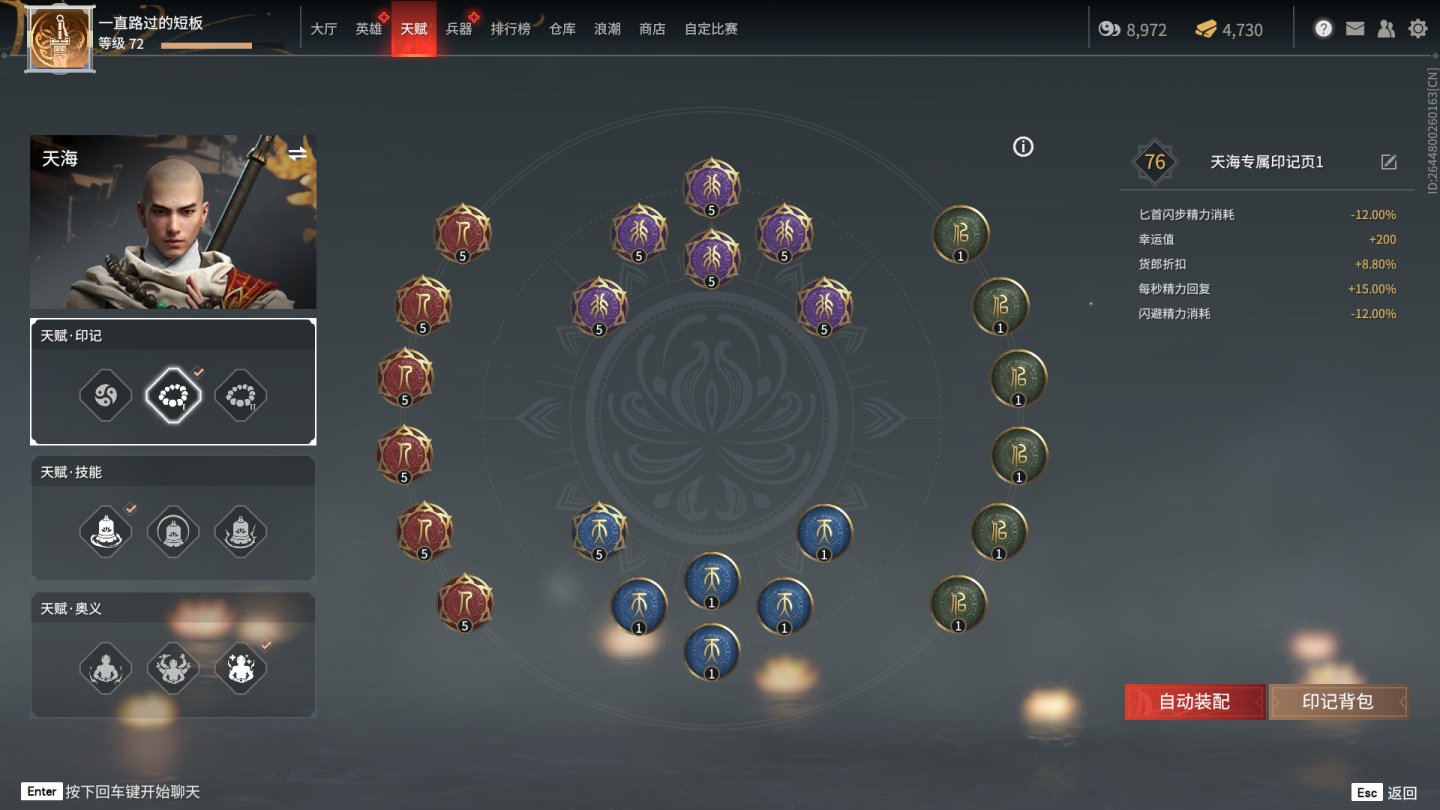The image size is (1440, 810).
Task: Select the swirl talent under 天赋·印记
Action: click(106, 395)
